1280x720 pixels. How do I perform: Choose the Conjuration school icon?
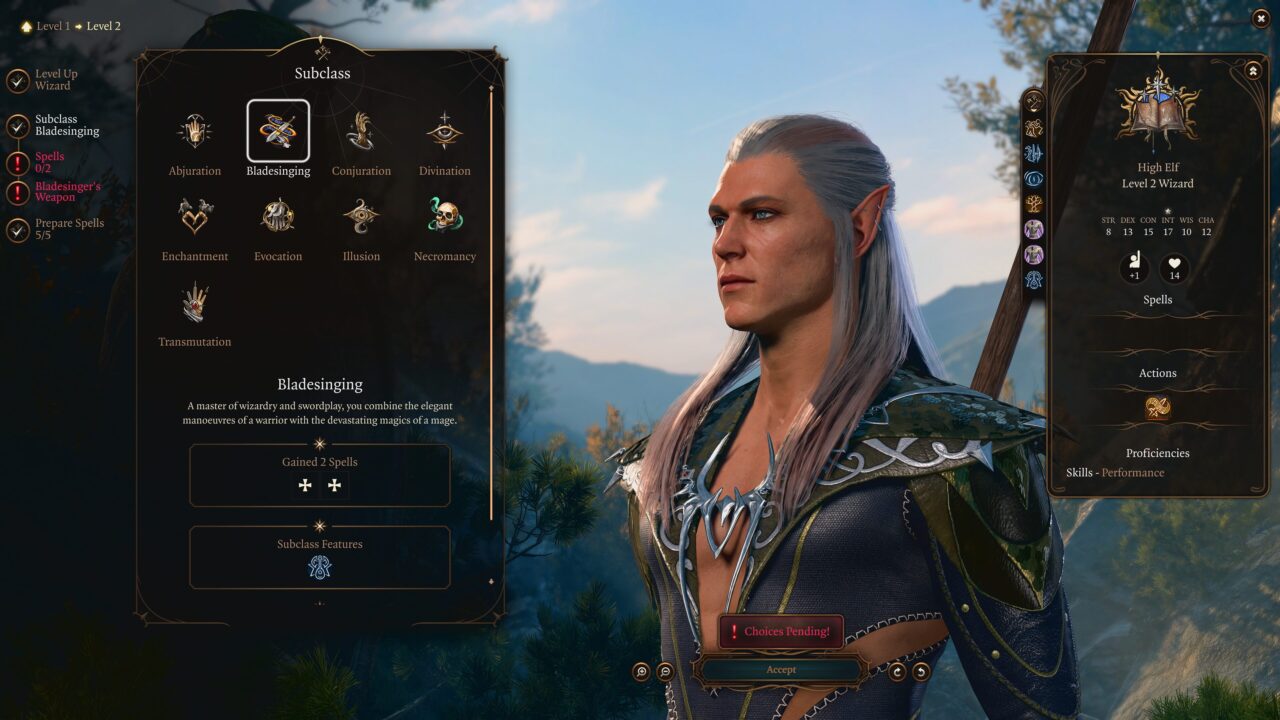(361, 130)
